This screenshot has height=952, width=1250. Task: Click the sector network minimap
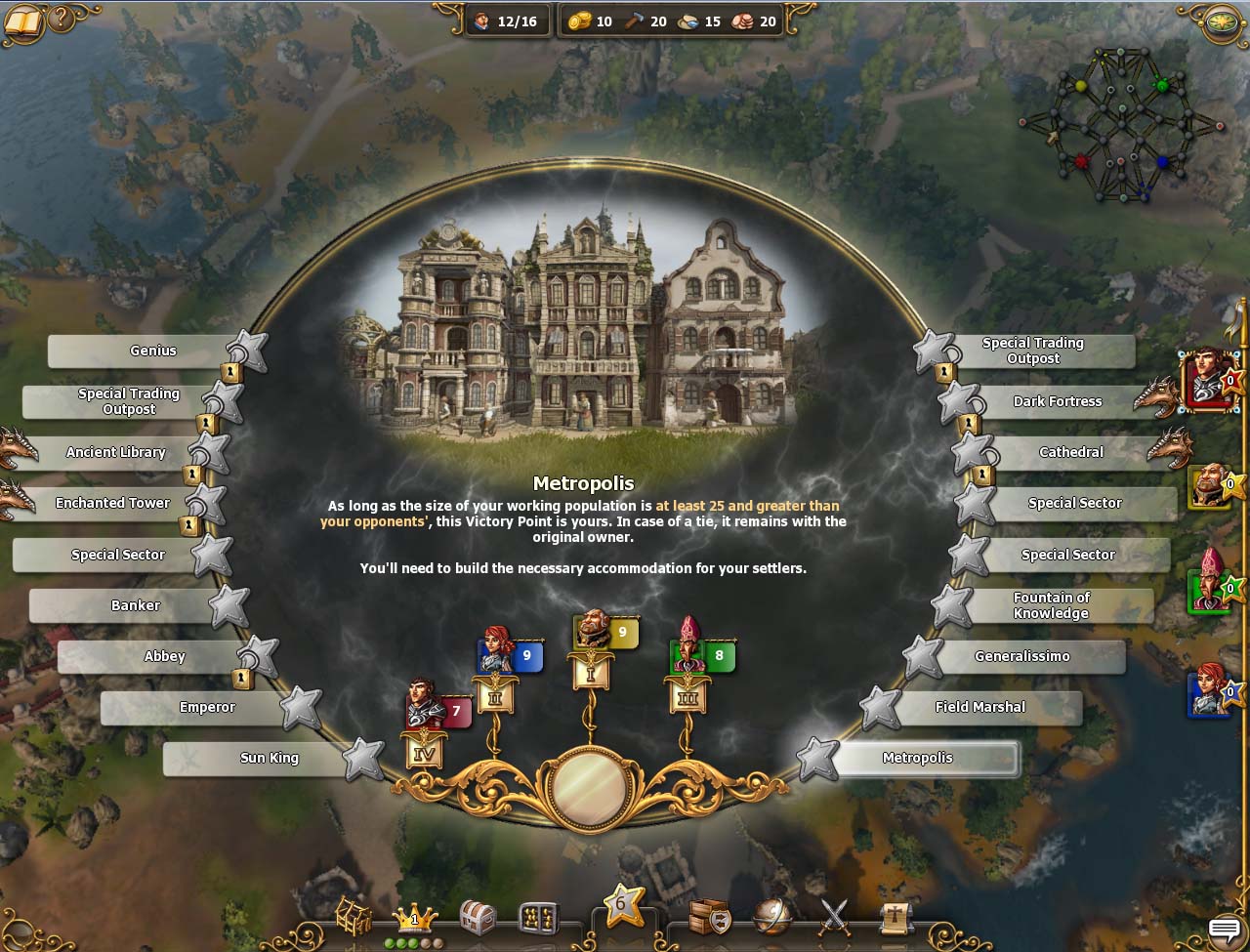(x=1121, y=125)
